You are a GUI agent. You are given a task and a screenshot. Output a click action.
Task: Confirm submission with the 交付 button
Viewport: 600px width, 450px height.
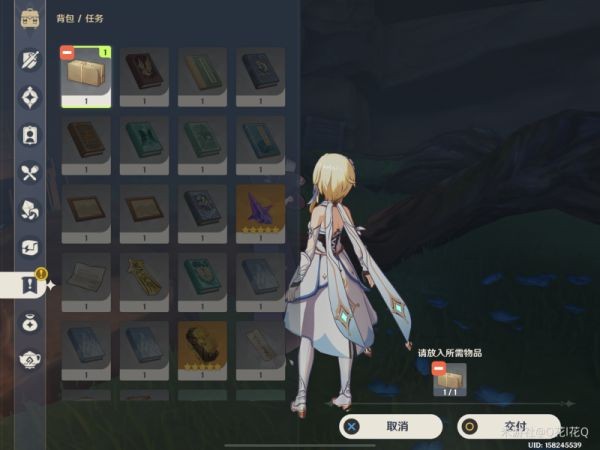pyautogui.click(x=509, y=426)
